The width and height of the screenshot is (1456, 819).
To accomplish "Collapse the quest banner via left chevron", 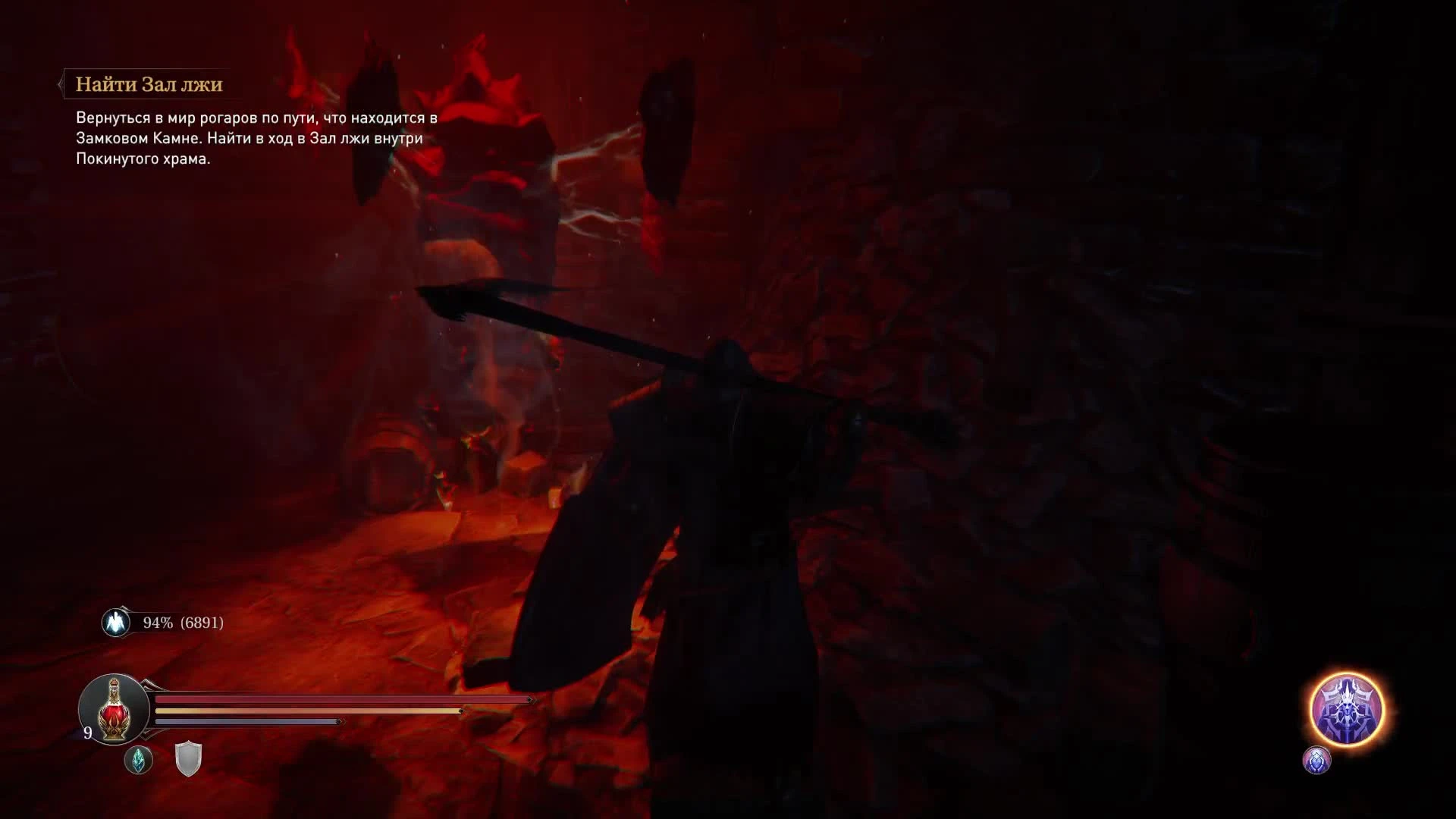I will click(x=61, y=85).
